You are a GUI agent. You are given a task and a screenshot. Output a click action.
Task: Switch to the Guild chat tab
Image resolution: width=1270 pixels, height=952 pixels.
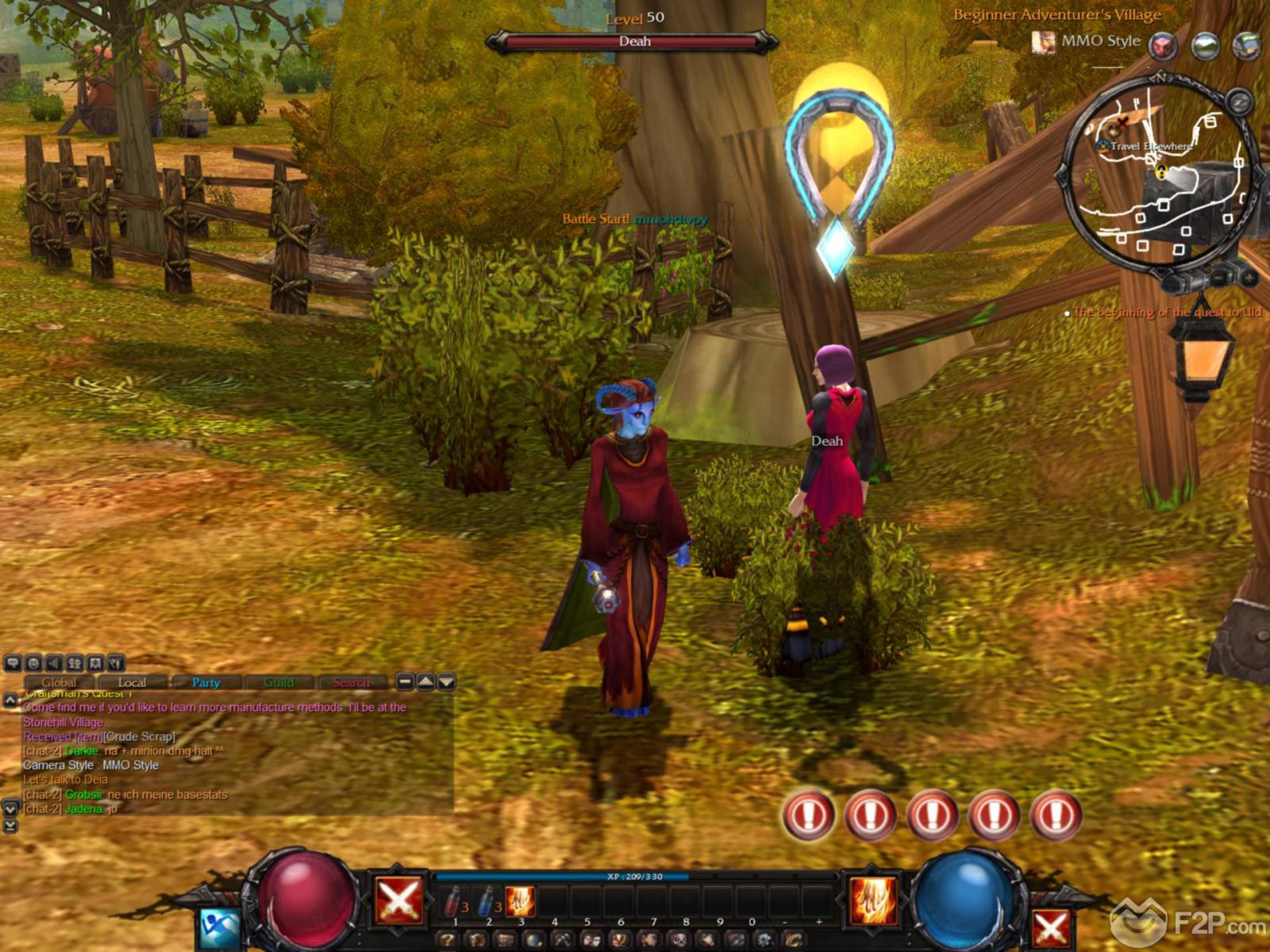pos(279,682)
